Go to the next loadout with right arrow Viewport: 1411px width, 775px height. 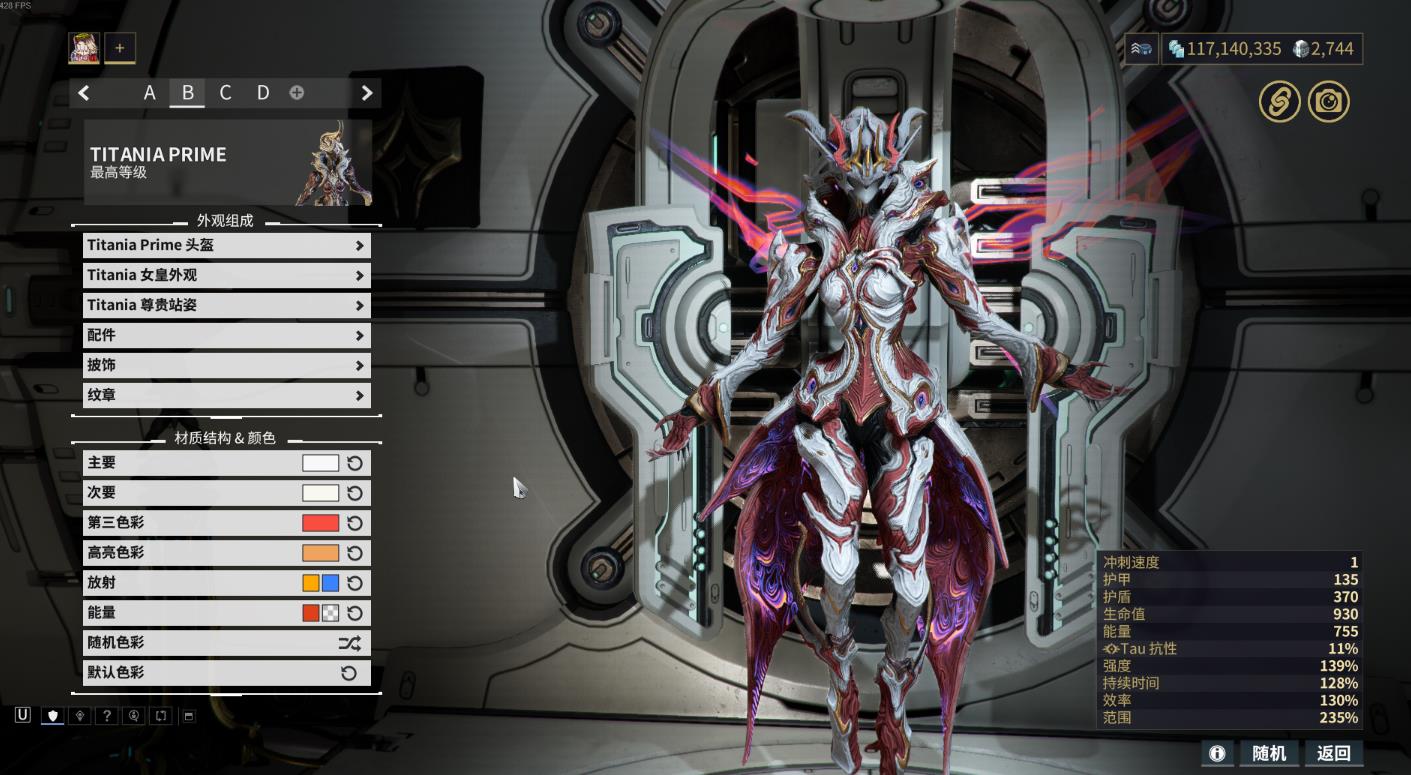coord(367,93)
